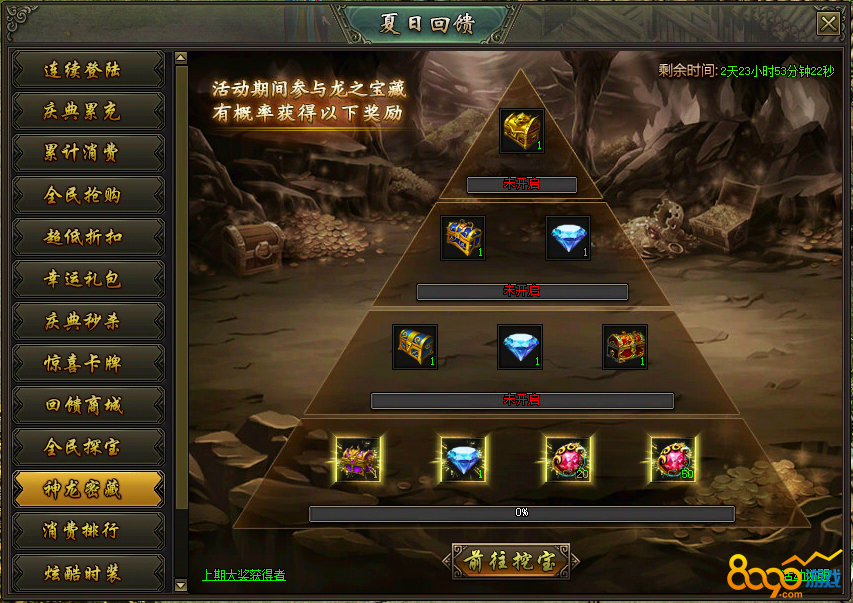Viewport: 853px width, 603px height.
Task: Click the red gold-trimmed chest reward icon
Action: coord(626,347)
